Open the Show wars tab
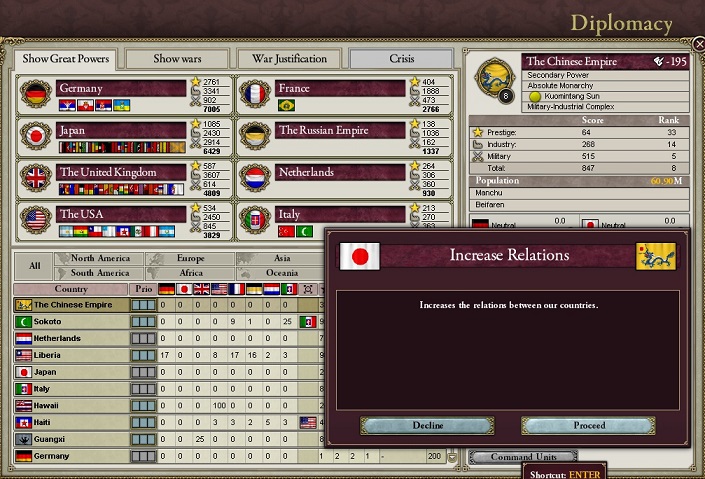705x479 pixels. (x=177, y=59)
